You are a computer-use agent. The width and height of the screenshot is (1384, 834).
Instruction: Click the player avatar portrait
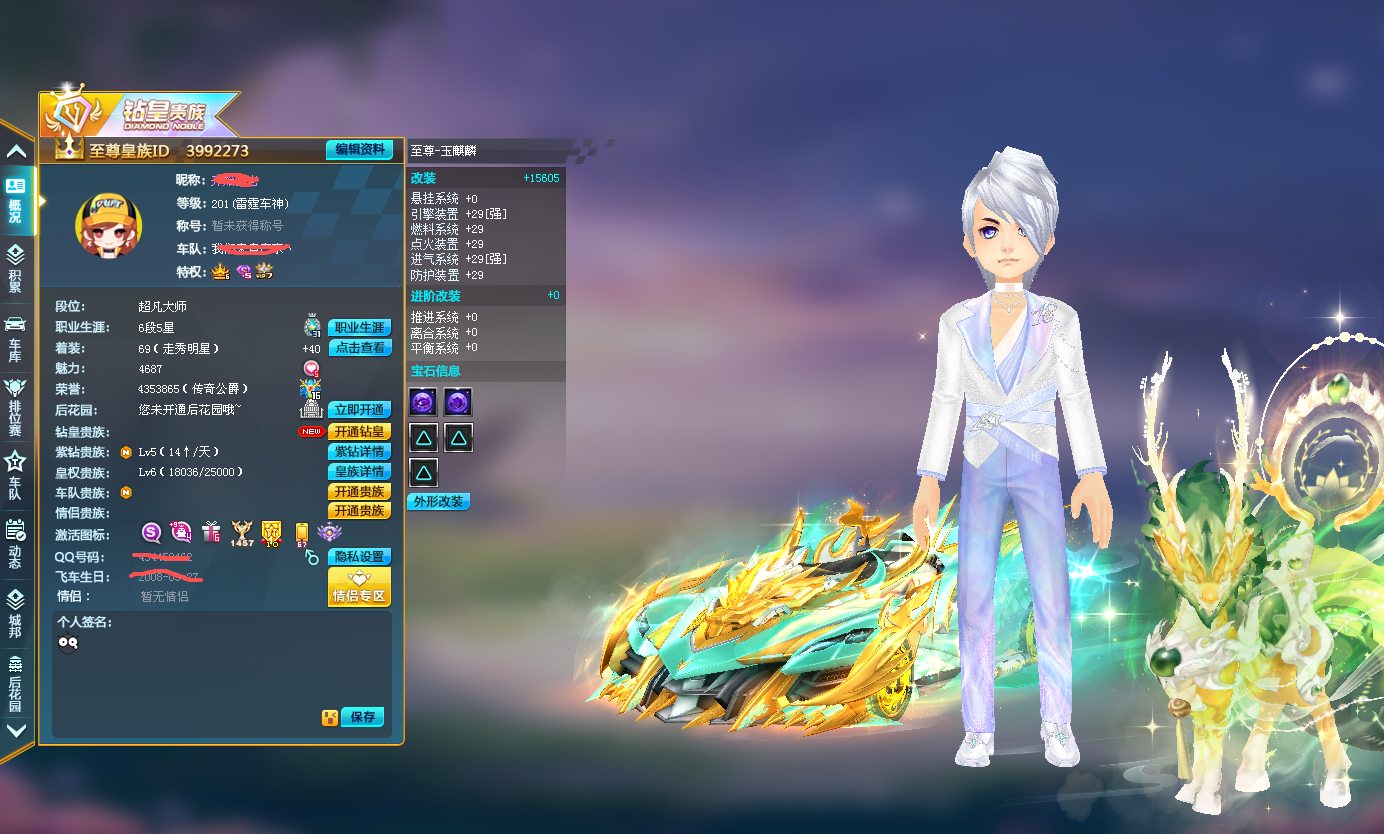[108, 224]
